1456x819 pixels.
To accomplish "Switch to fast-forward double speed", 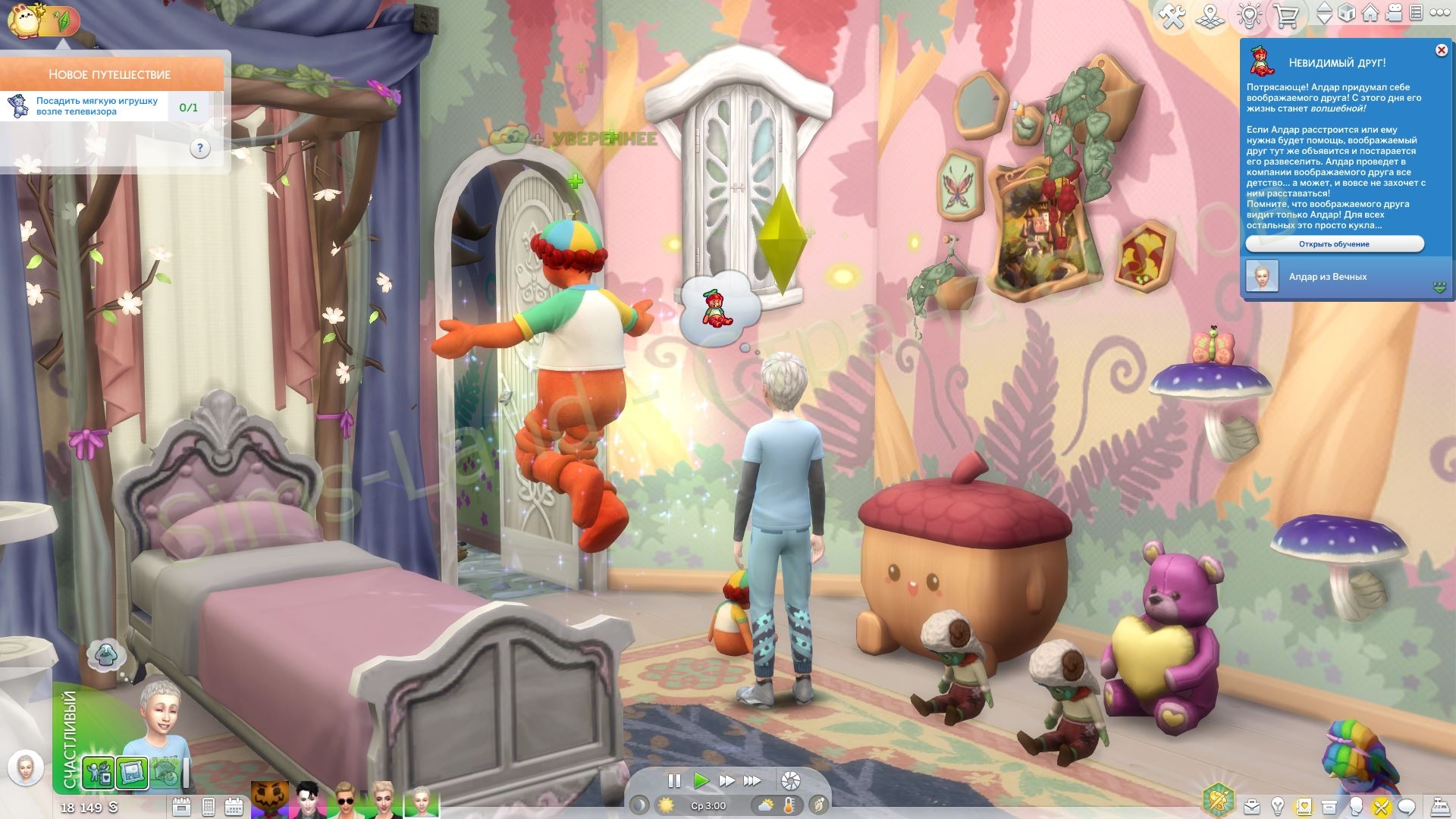I will click(x=726, y=780).
